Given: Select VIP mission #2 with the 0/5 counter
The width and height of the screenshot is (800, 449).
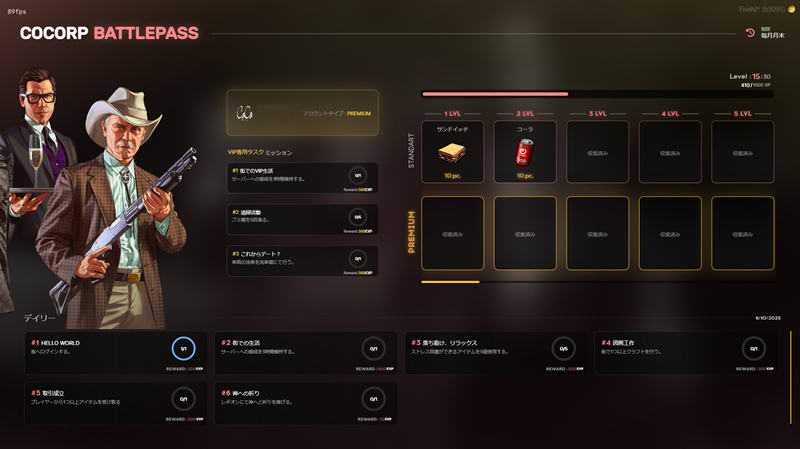Looking at the screenshot, I should click(x=302, y=220).
